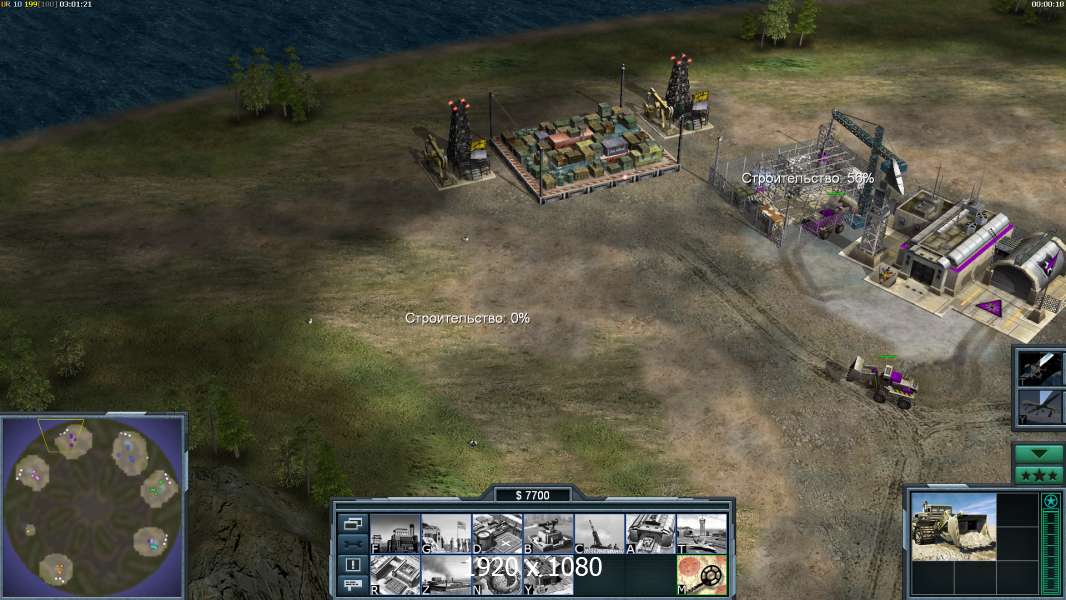1066x600 pixels.
Task: Open the three-star general powers button
Action: pyautogui.click(x=1039, y=474)
